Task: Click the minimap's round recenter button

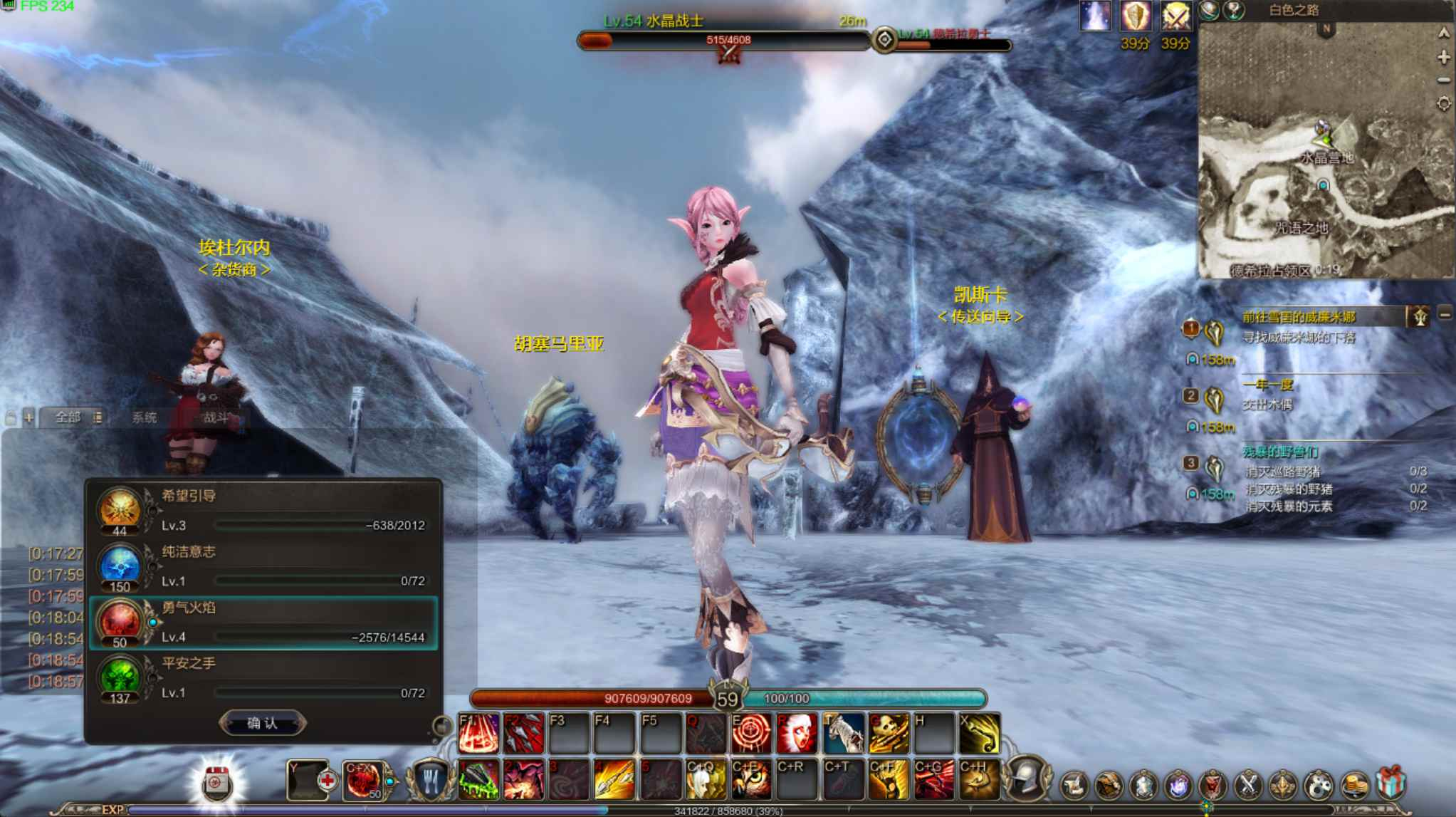Action: point(1443,104)
